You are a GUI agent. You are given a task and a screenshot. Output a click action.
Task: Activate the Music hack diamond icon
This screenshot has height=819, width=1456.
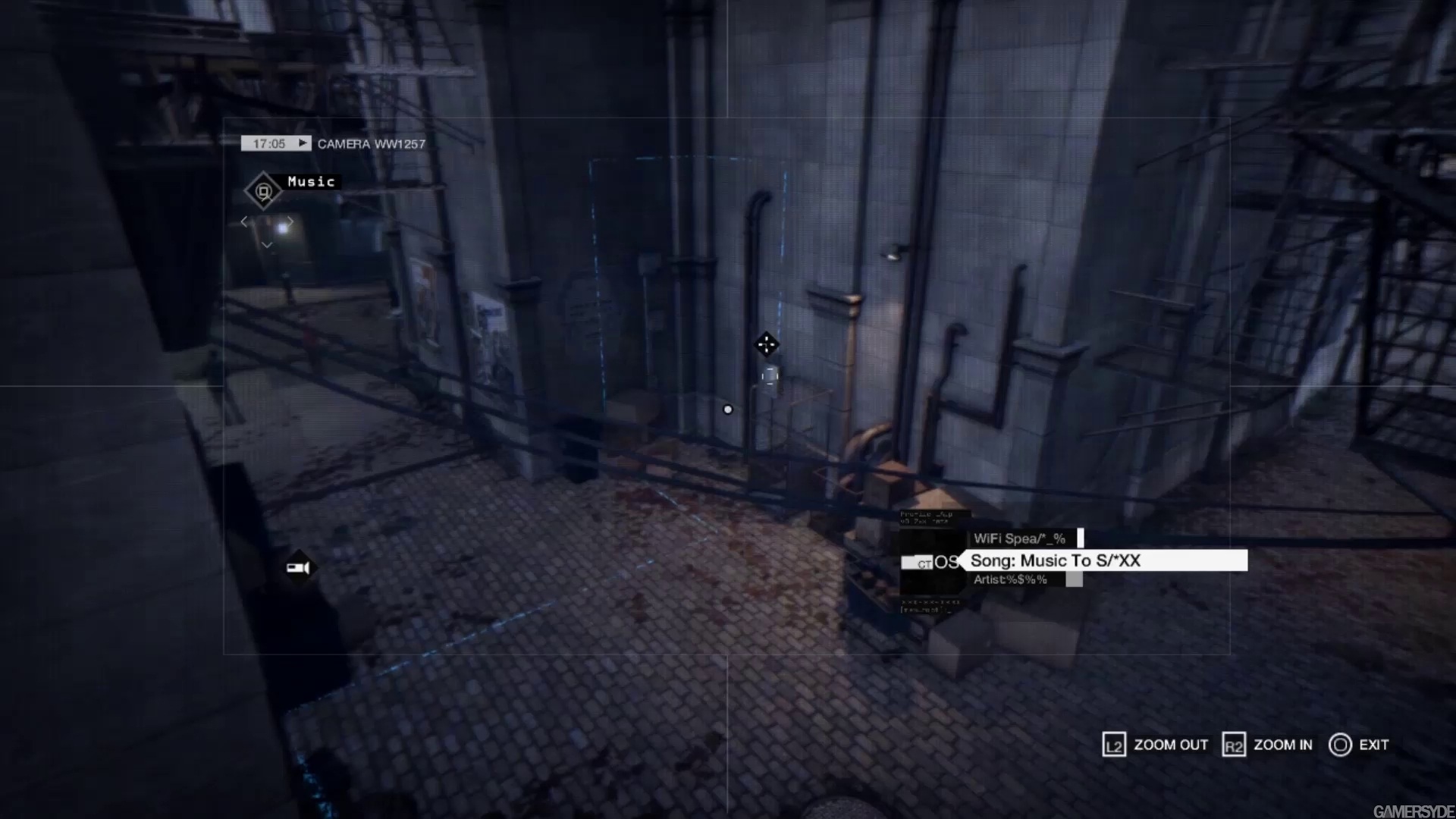pyautogui.click(x=263, y=191)
